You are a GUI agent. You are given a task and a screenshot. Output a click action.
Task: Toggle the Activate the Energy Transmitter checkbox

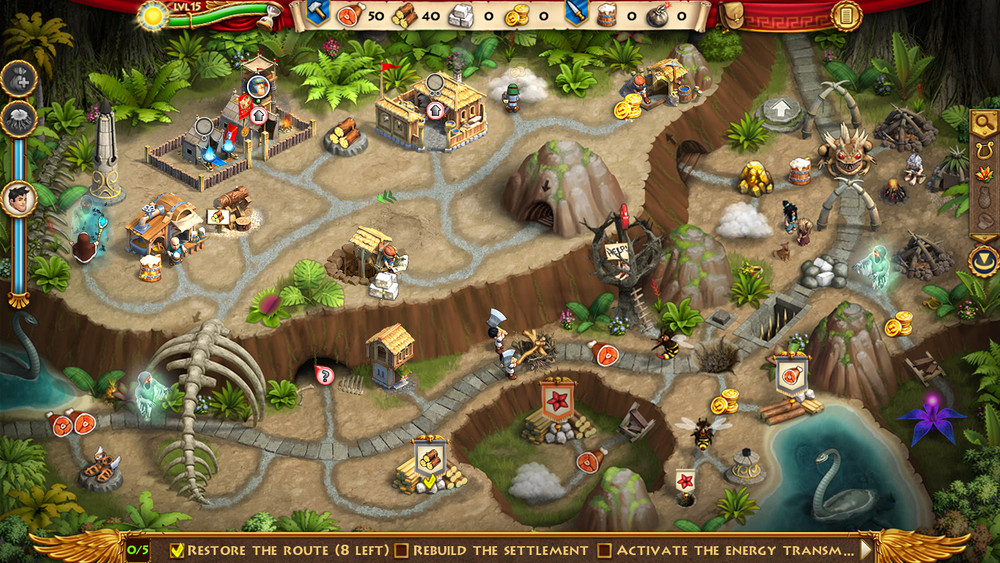tap(604, 550)
